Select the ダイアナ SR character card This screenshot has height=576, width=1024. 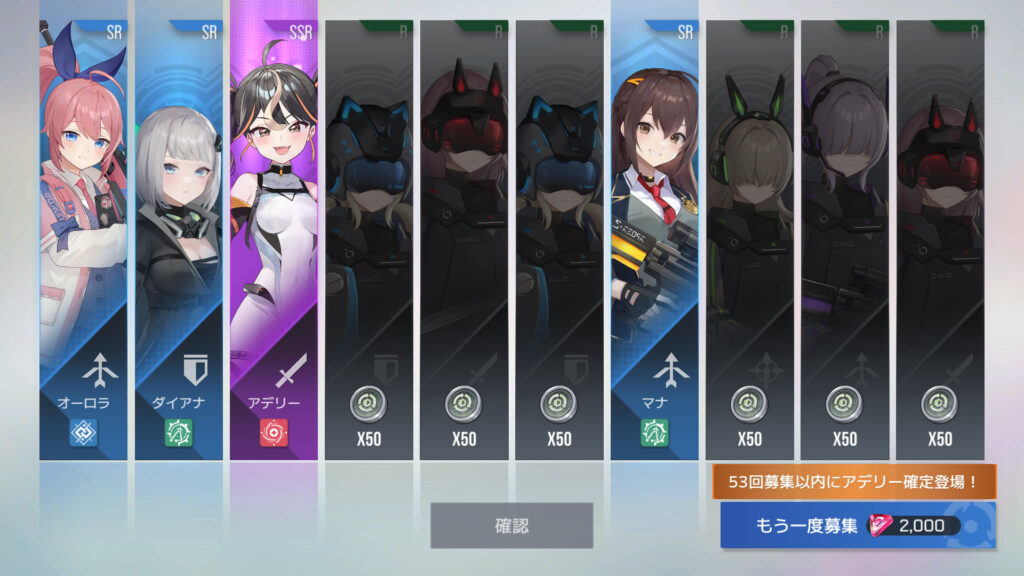tap(179, 240)
